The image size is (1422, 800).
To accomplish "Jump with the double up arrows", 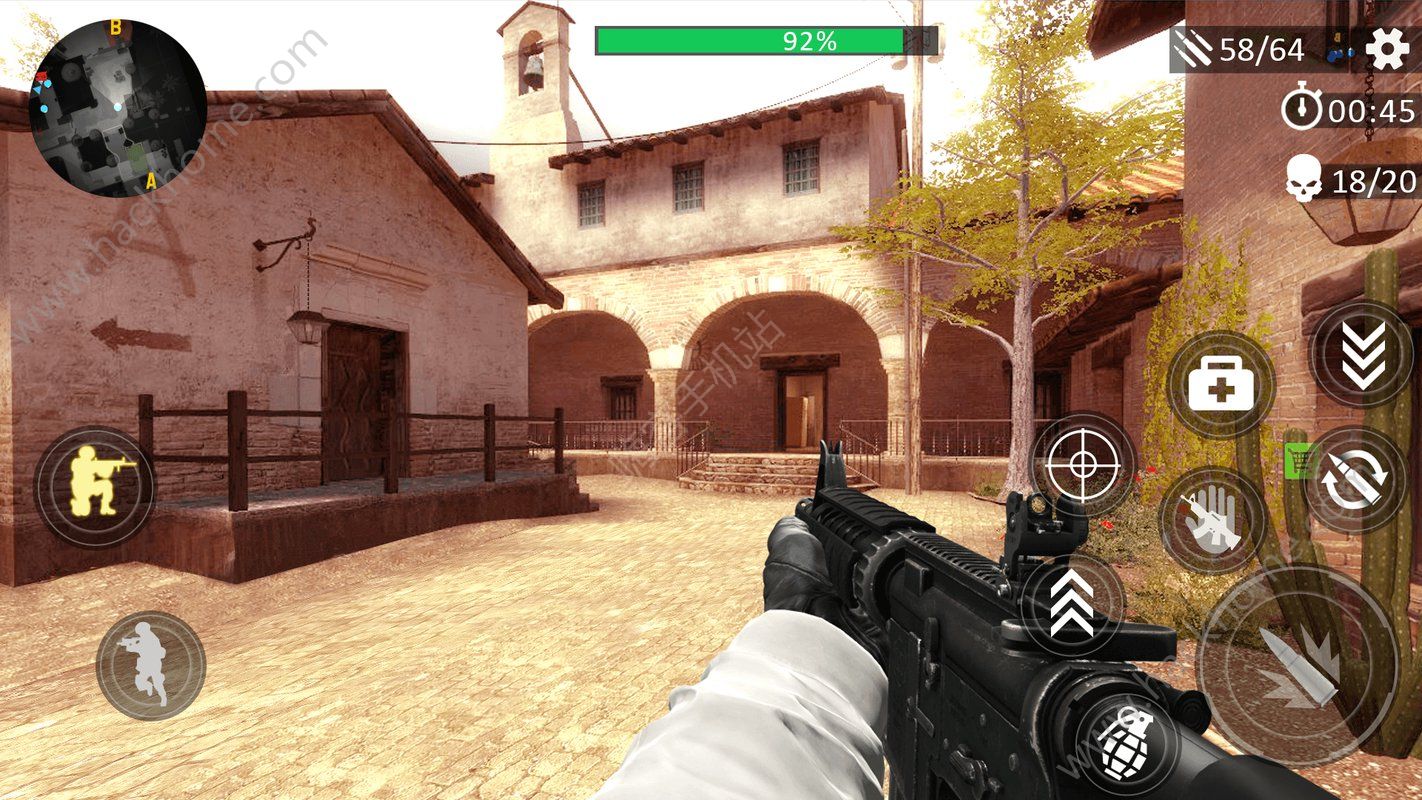I will click(x=1075, y=605).
